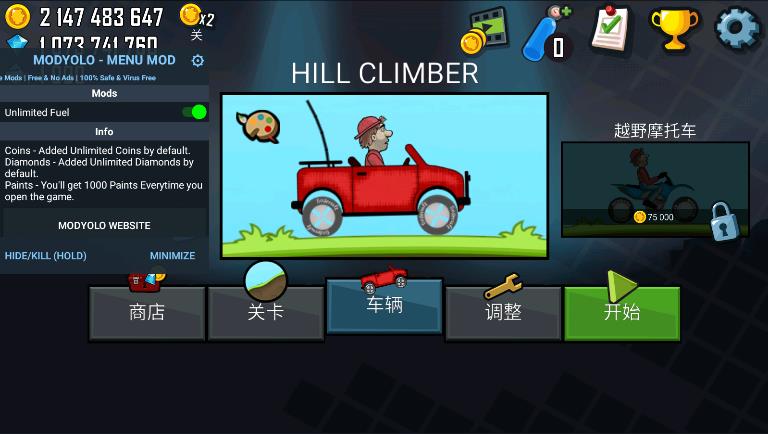View the gold trophy achievements

click(674, 29)
